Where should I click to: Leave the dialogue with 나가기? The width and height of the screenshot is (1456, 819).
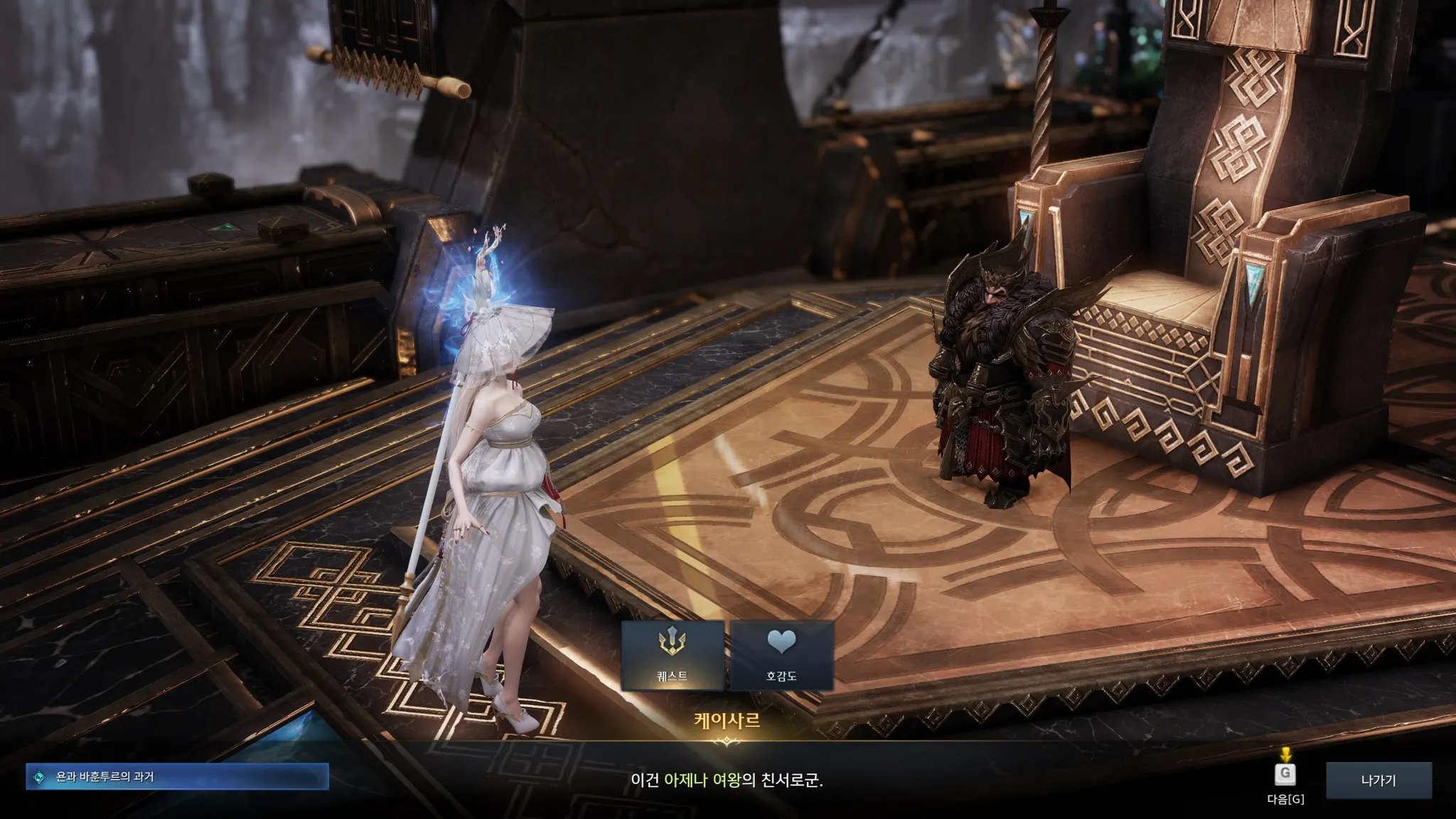point(1379,780)
